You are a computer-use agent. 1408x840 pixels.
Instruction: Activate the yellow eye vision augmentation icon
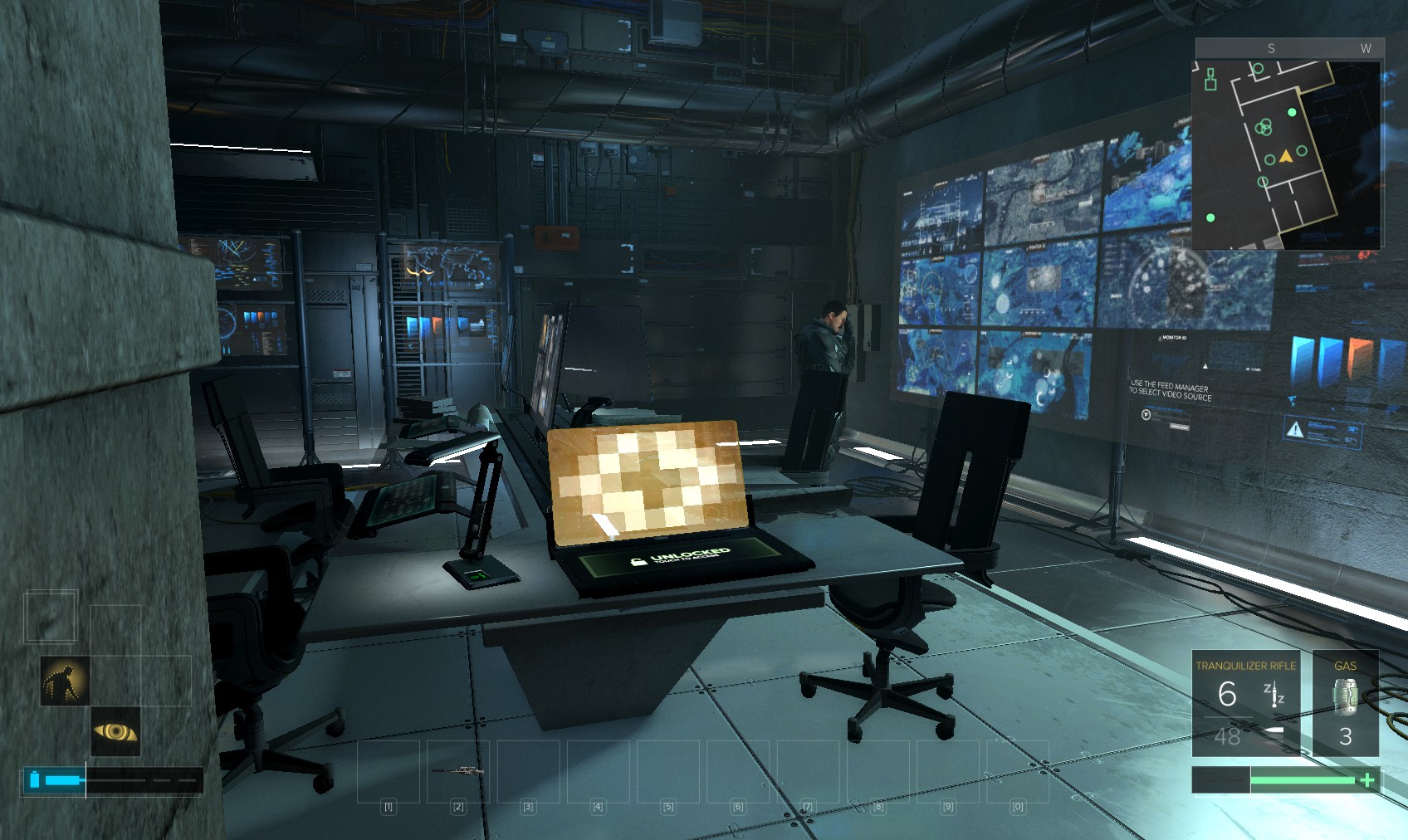pos(115,731)
